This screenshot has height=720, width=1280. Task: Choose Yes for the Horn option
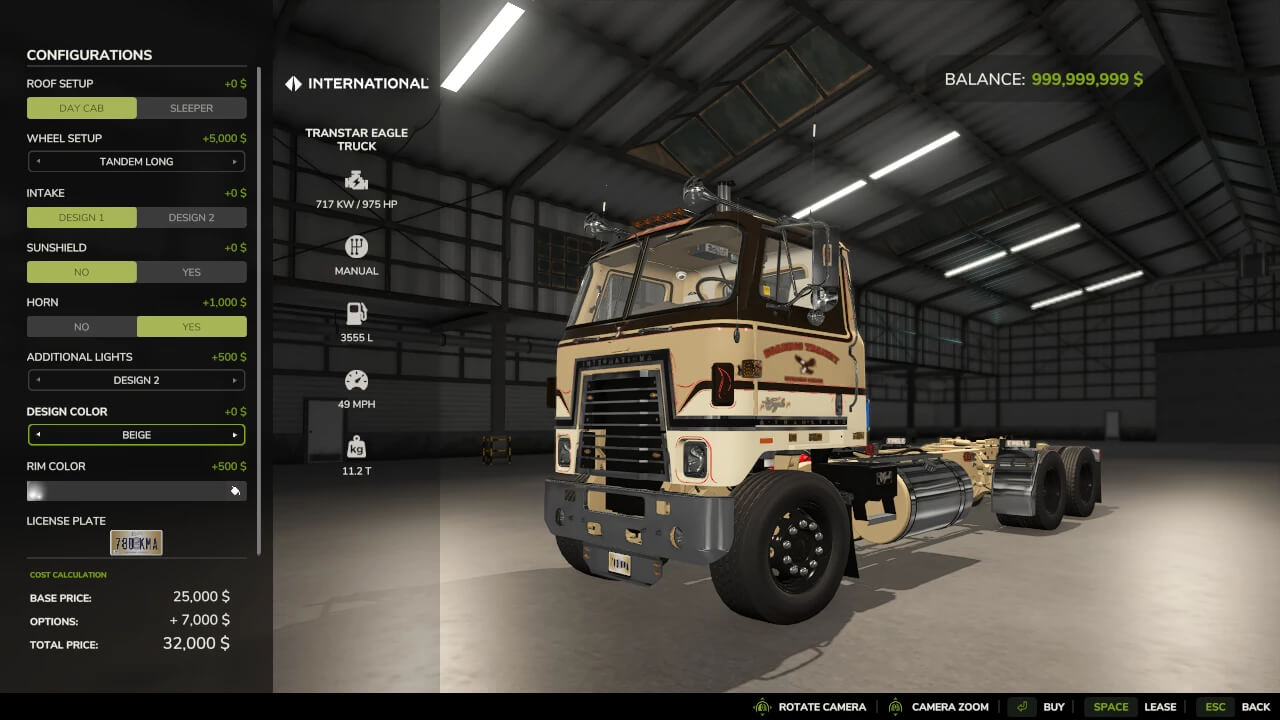click(191, 327)
